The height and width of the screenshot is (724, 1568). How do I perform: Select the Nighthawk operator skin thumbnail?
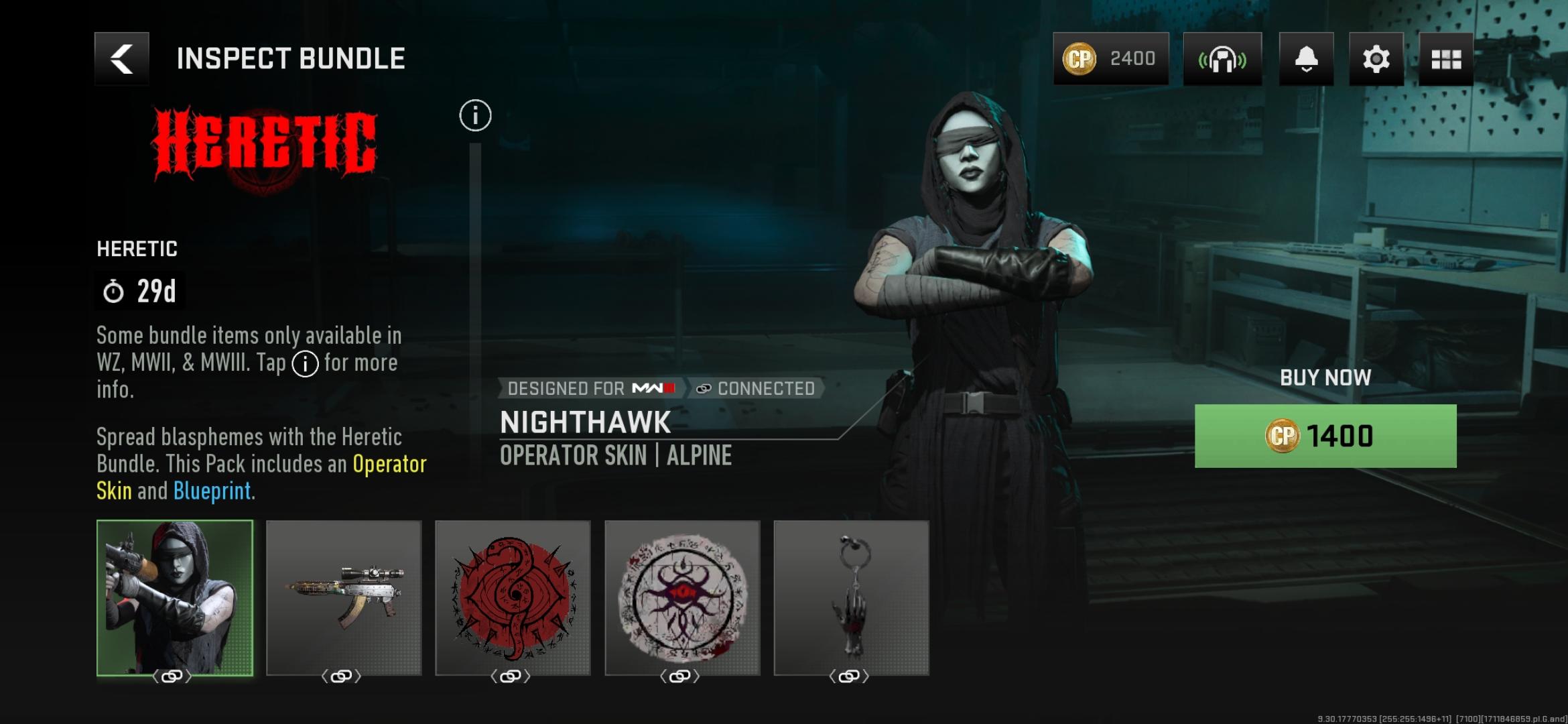click(x=175, y=598)
